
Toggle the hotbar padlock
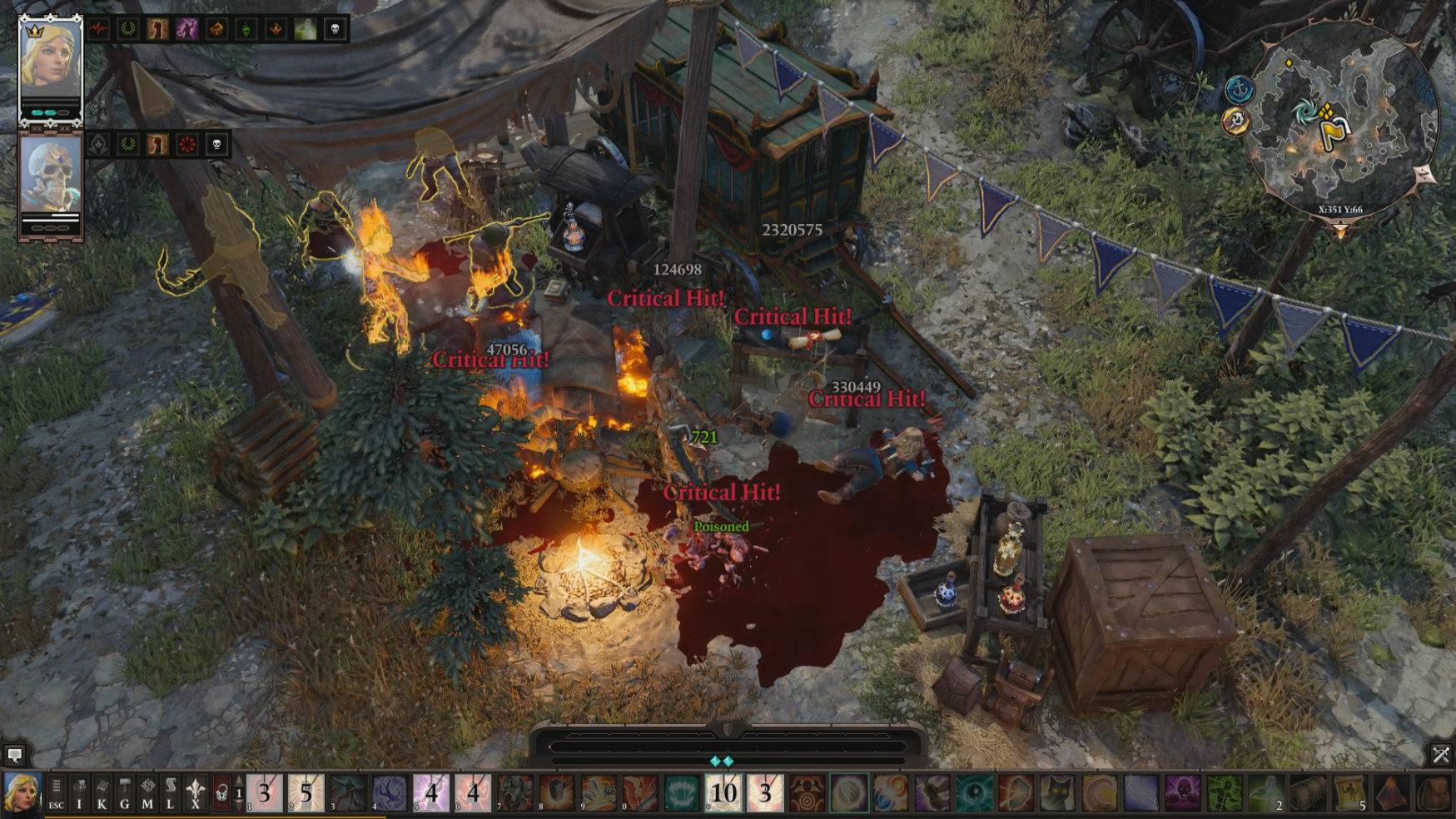[221, 793]
